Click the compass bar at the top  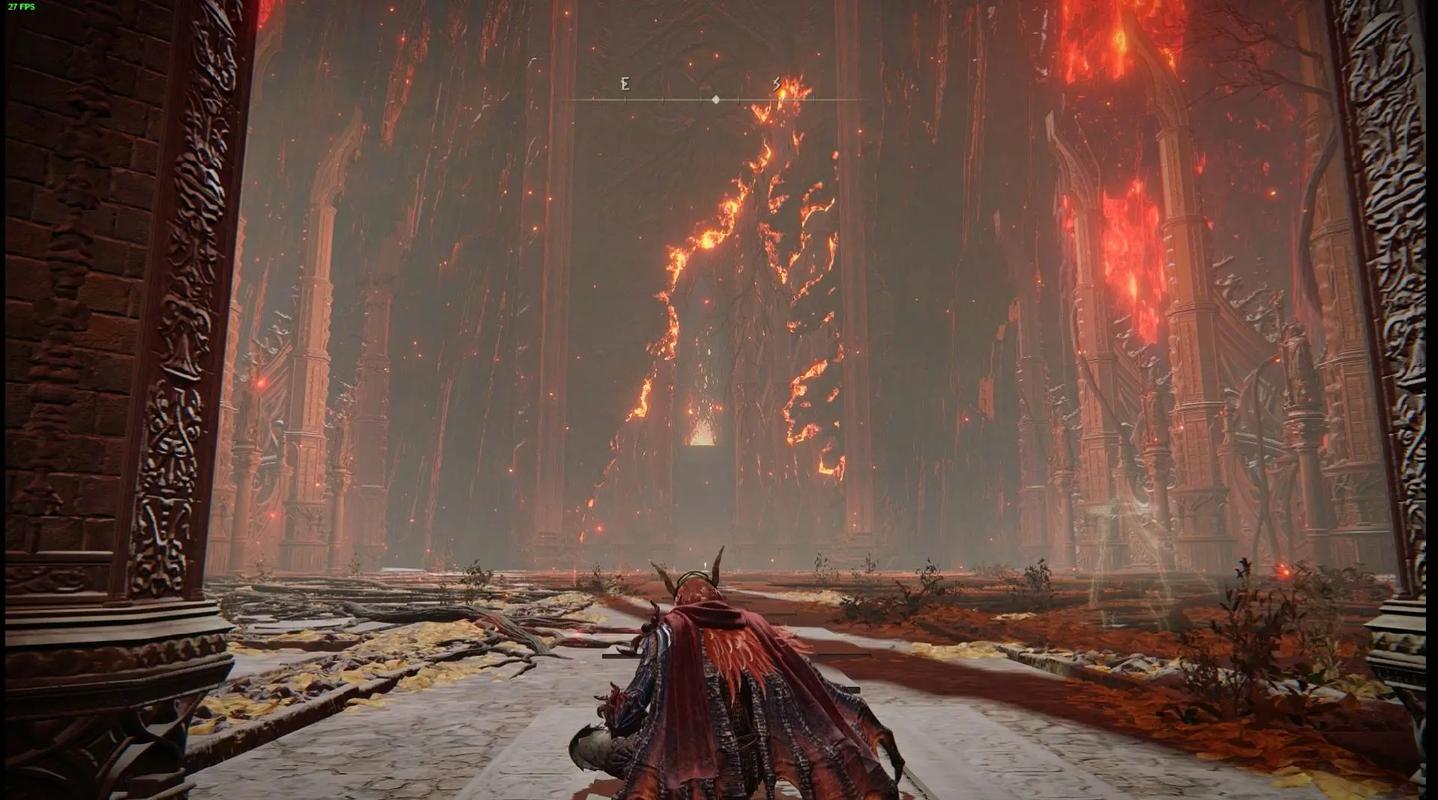pos(715,99)
